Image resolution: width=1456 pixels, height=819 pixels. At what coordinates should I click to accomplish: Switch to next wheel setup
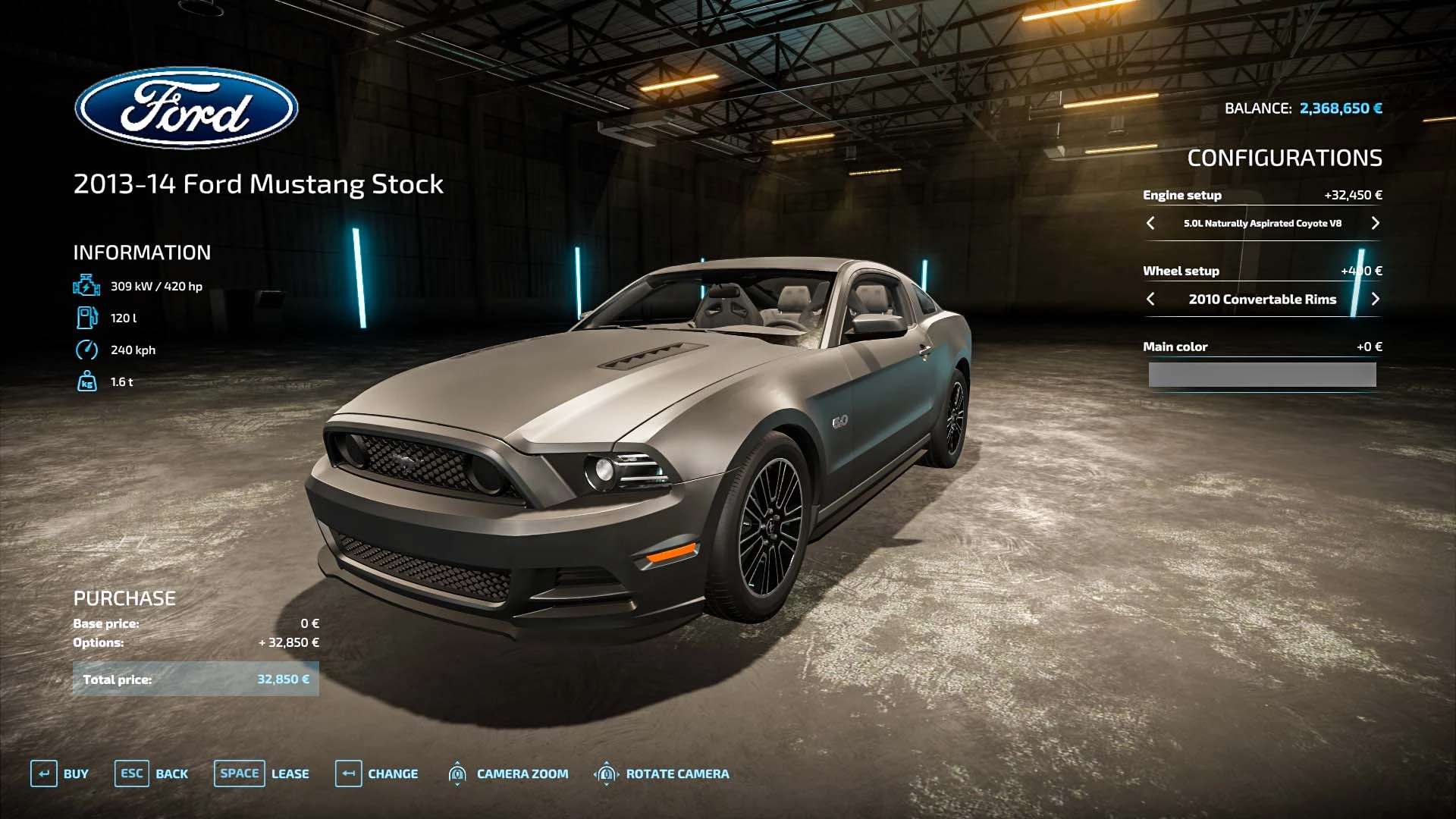pos(1375,299)
